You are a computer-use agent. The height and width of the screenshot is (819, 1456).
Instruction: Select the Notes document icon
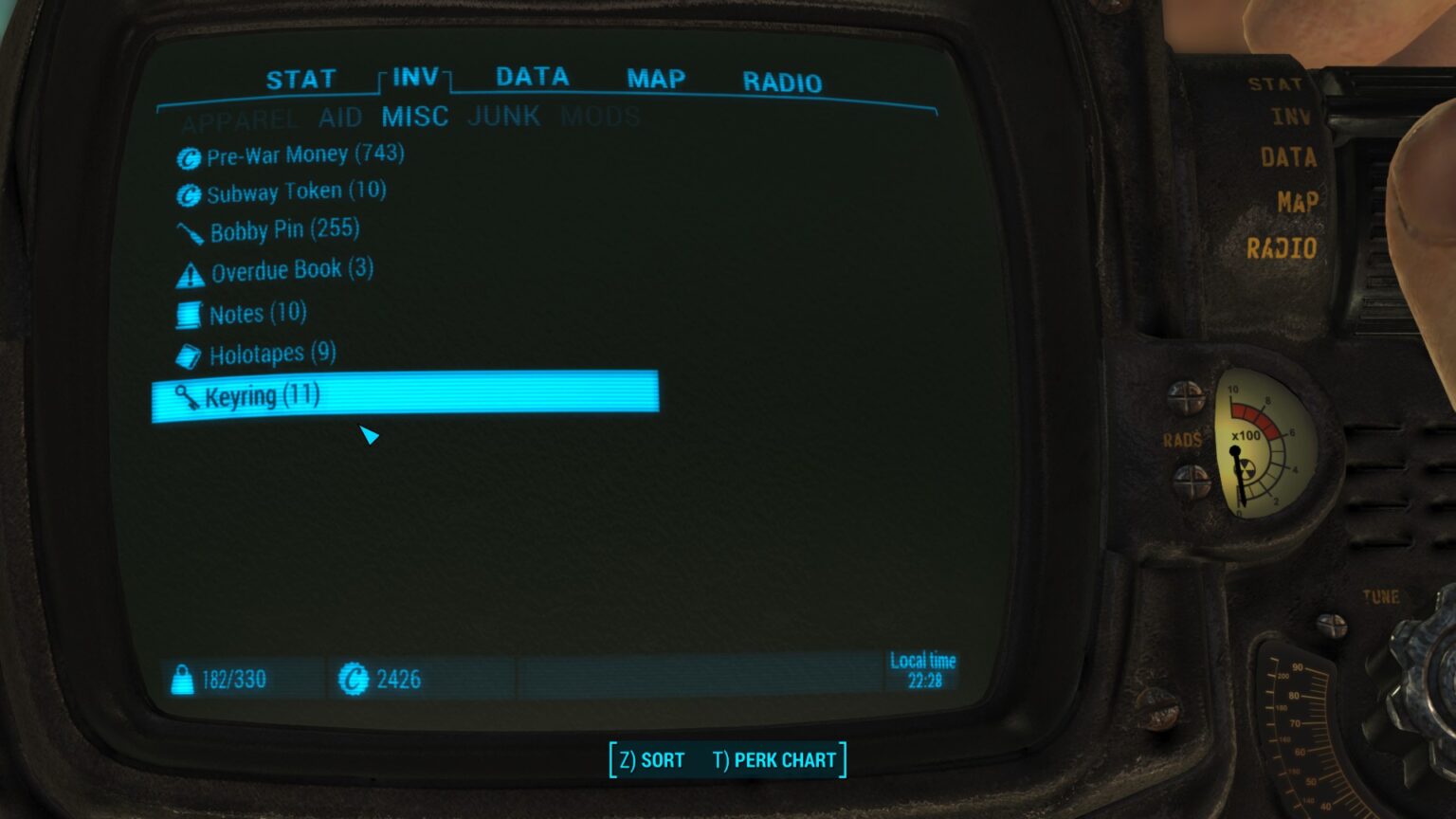point(189,314)
